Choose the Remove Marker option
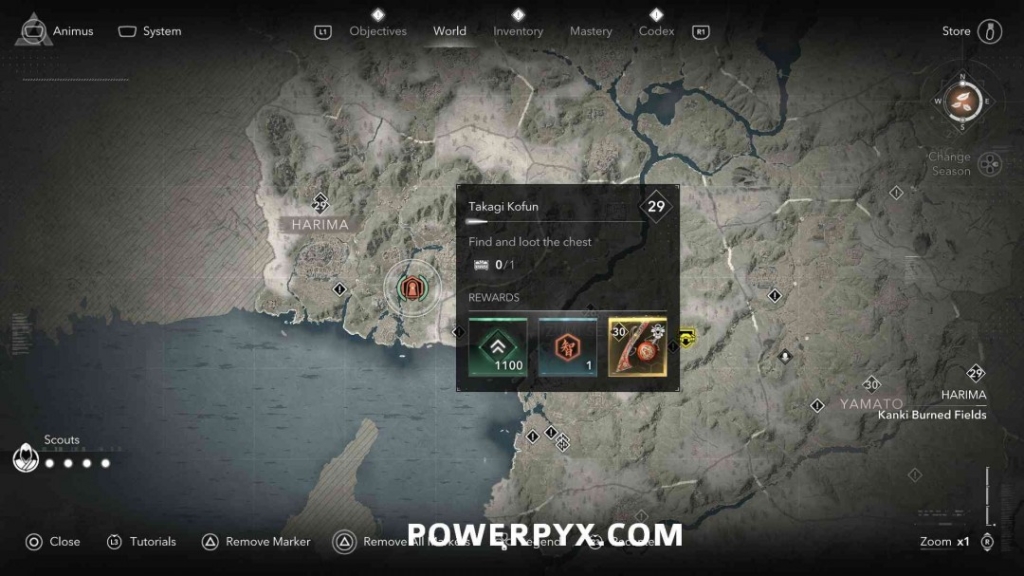This screenshot has width=1024, height=576. tap(256, 542)
